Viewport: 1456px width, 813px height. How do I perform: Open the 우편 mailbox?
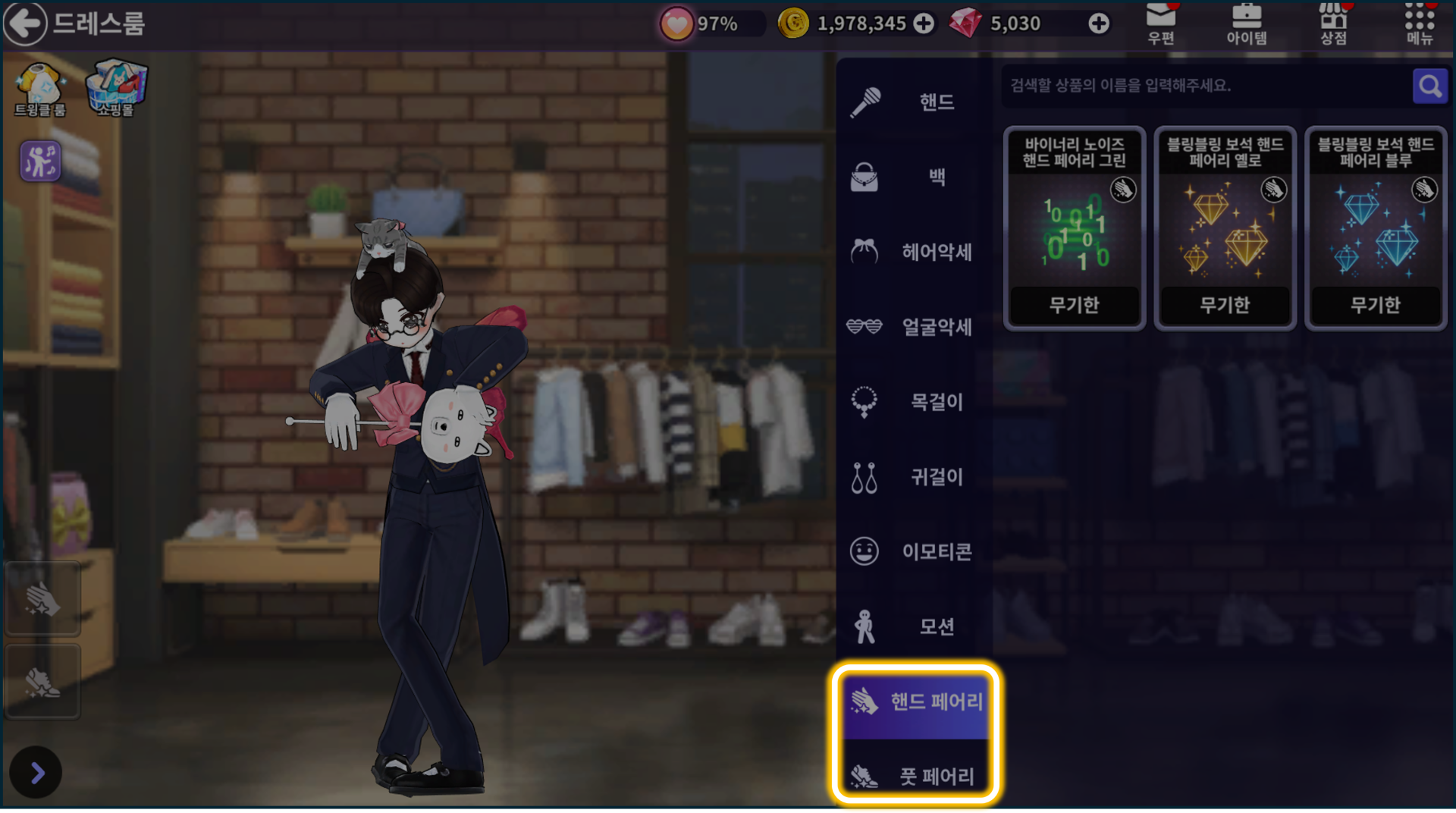coord(1161,24)
